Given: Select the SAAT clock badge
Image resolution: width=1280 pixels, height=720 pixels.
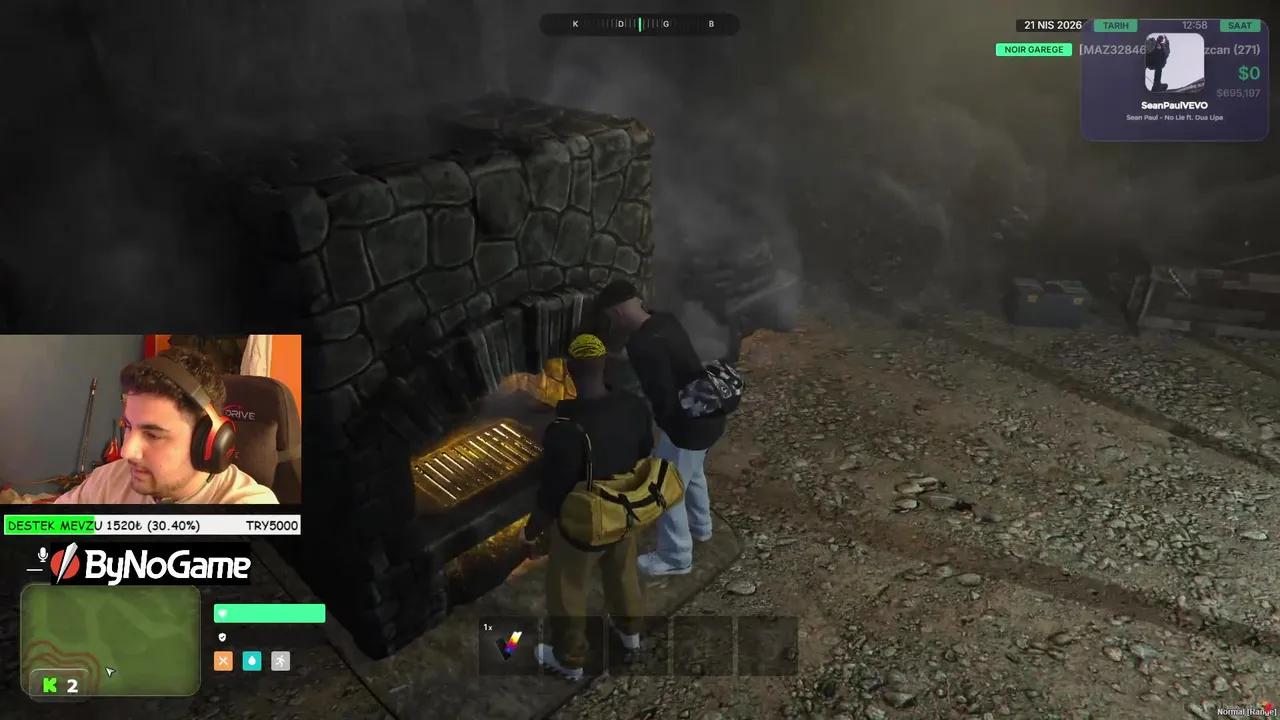Looking at the screenshot, I should coord(1240,25).
